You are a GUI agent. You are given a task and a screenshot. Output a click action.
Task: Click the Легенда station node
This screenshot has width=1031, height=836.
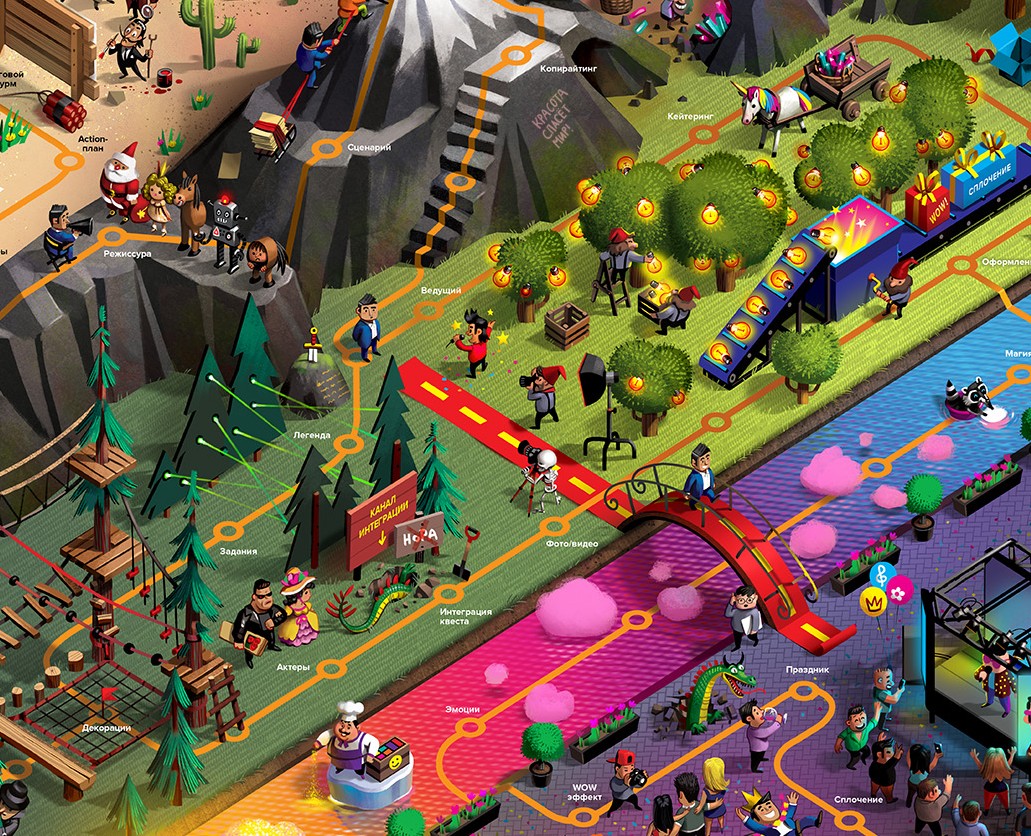click(347, 443)
